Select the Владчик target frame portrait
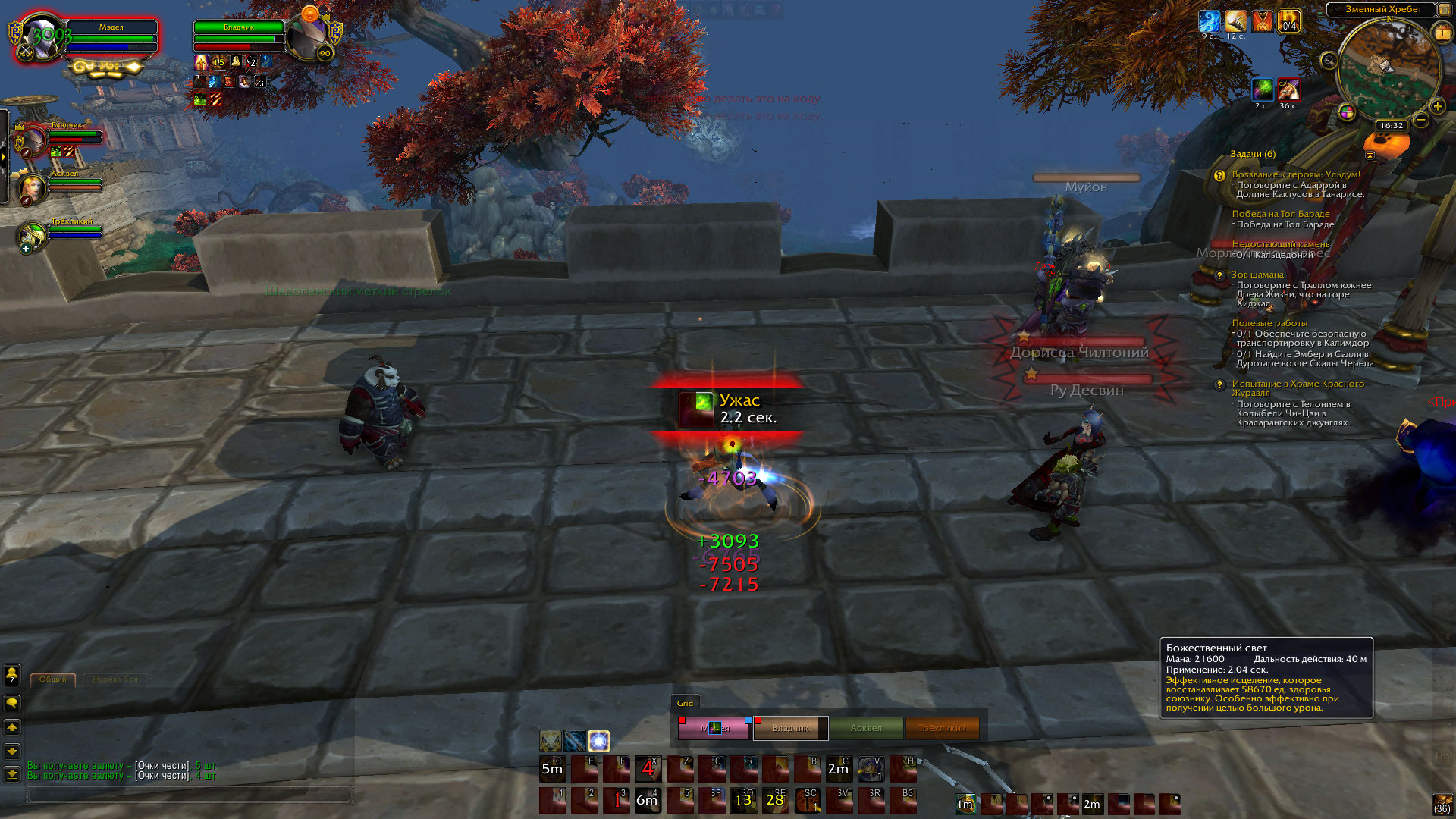1456x819 pixels. click(x=306, y=36)
